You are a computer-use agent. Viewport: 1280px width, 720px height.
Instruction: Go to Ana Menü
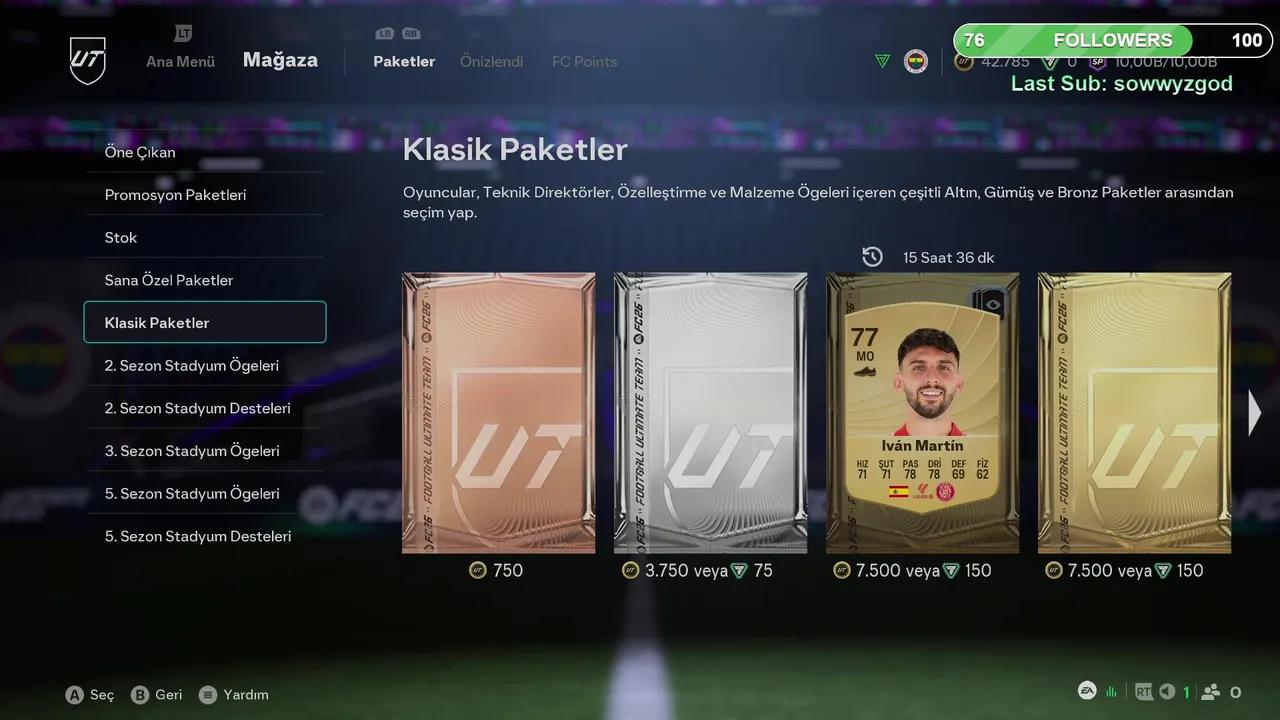coord(179,61)
